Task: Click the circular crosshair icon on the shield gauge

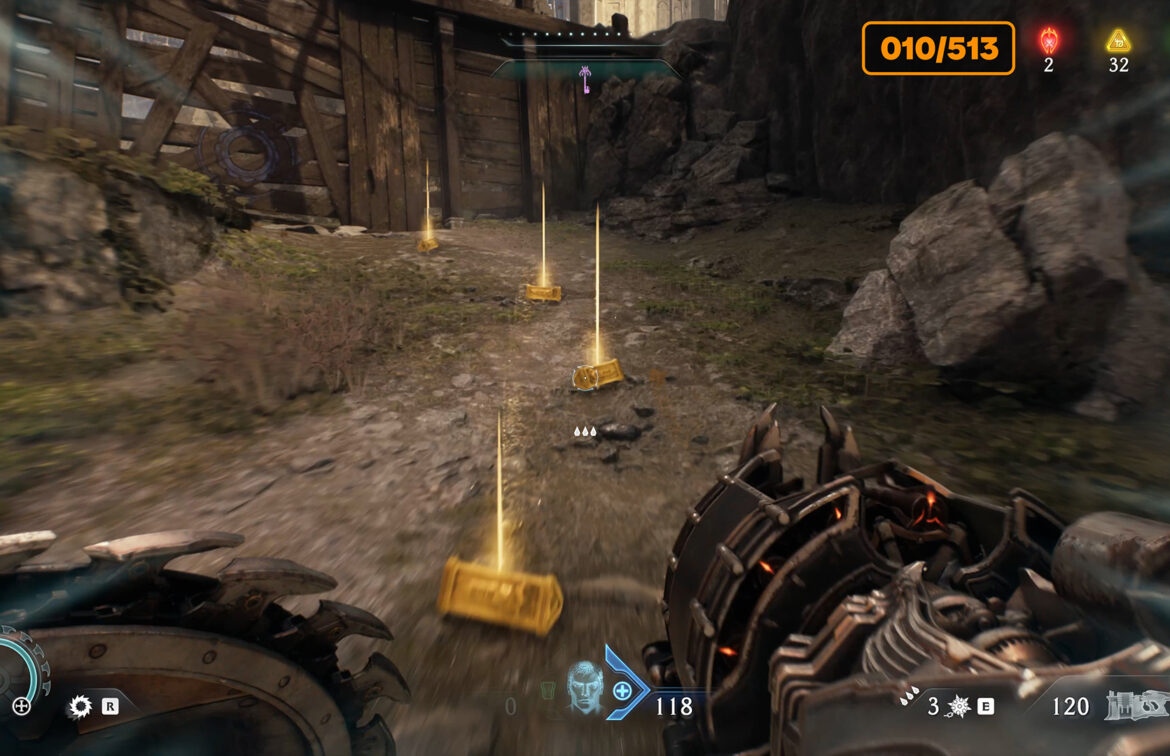Action: pos(21,706)
